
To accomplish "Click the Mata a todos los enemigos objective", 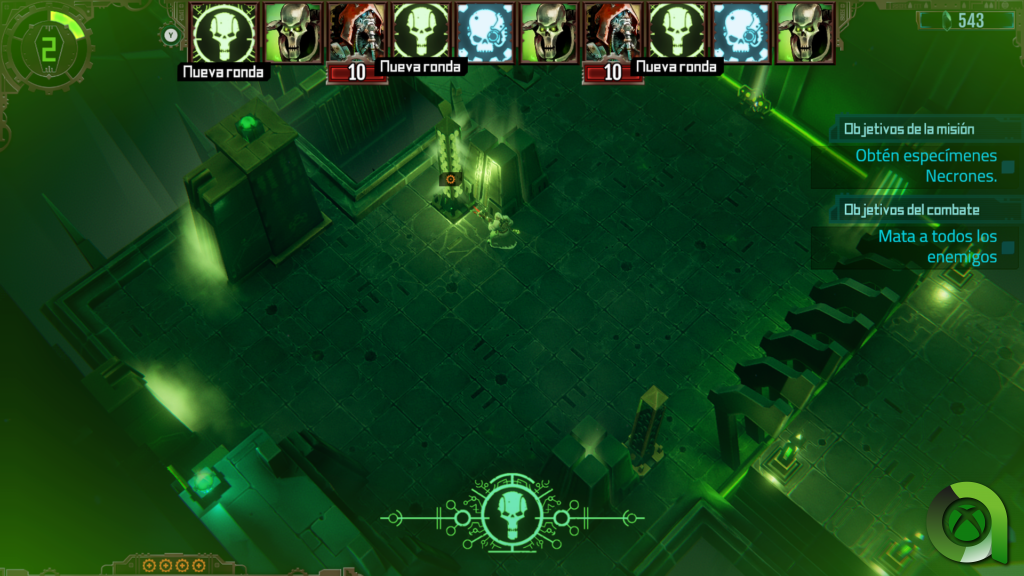I will pos(937,246).
